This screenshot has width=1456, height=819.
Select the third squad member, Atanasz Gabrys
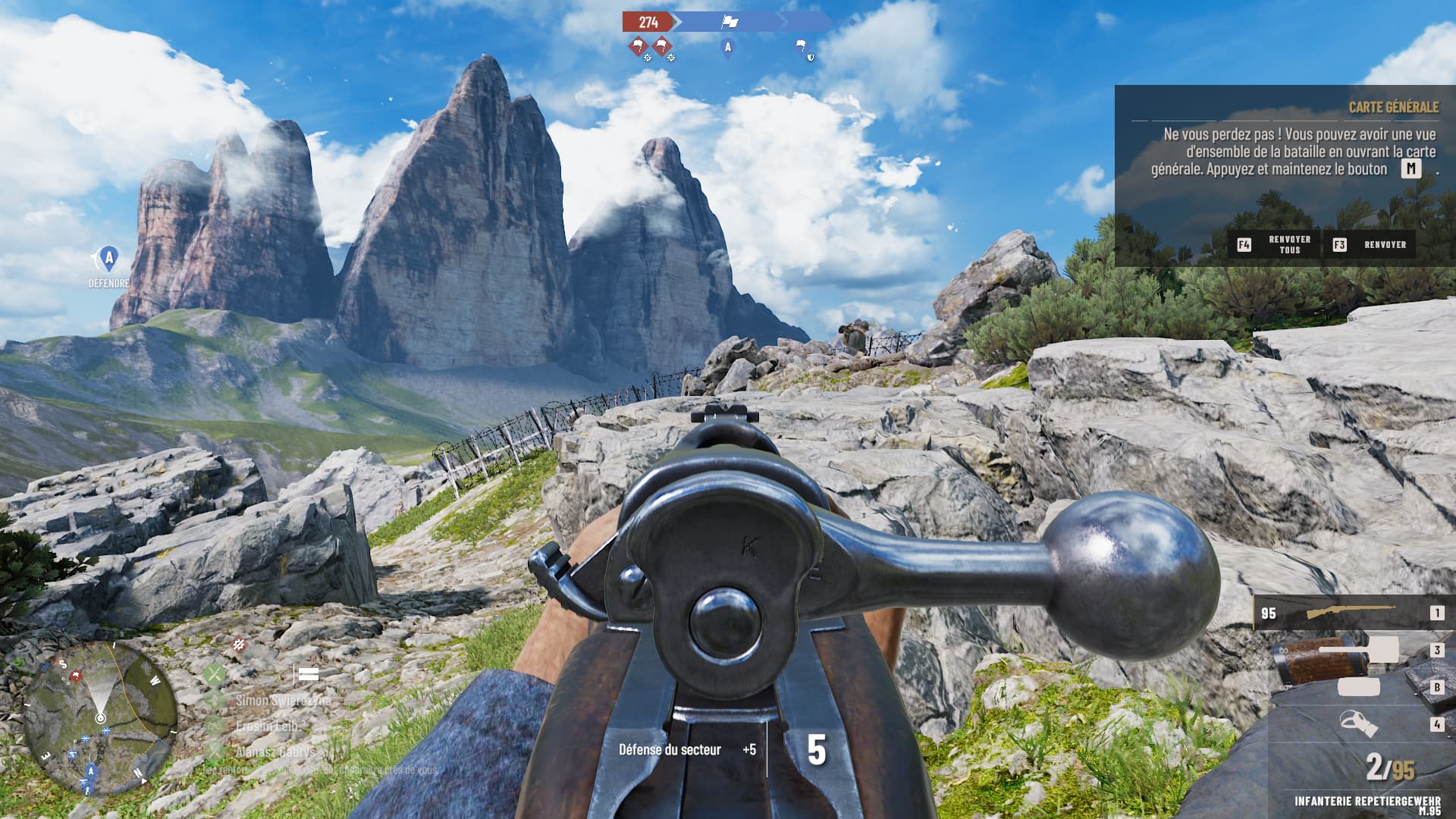point(275,752)
